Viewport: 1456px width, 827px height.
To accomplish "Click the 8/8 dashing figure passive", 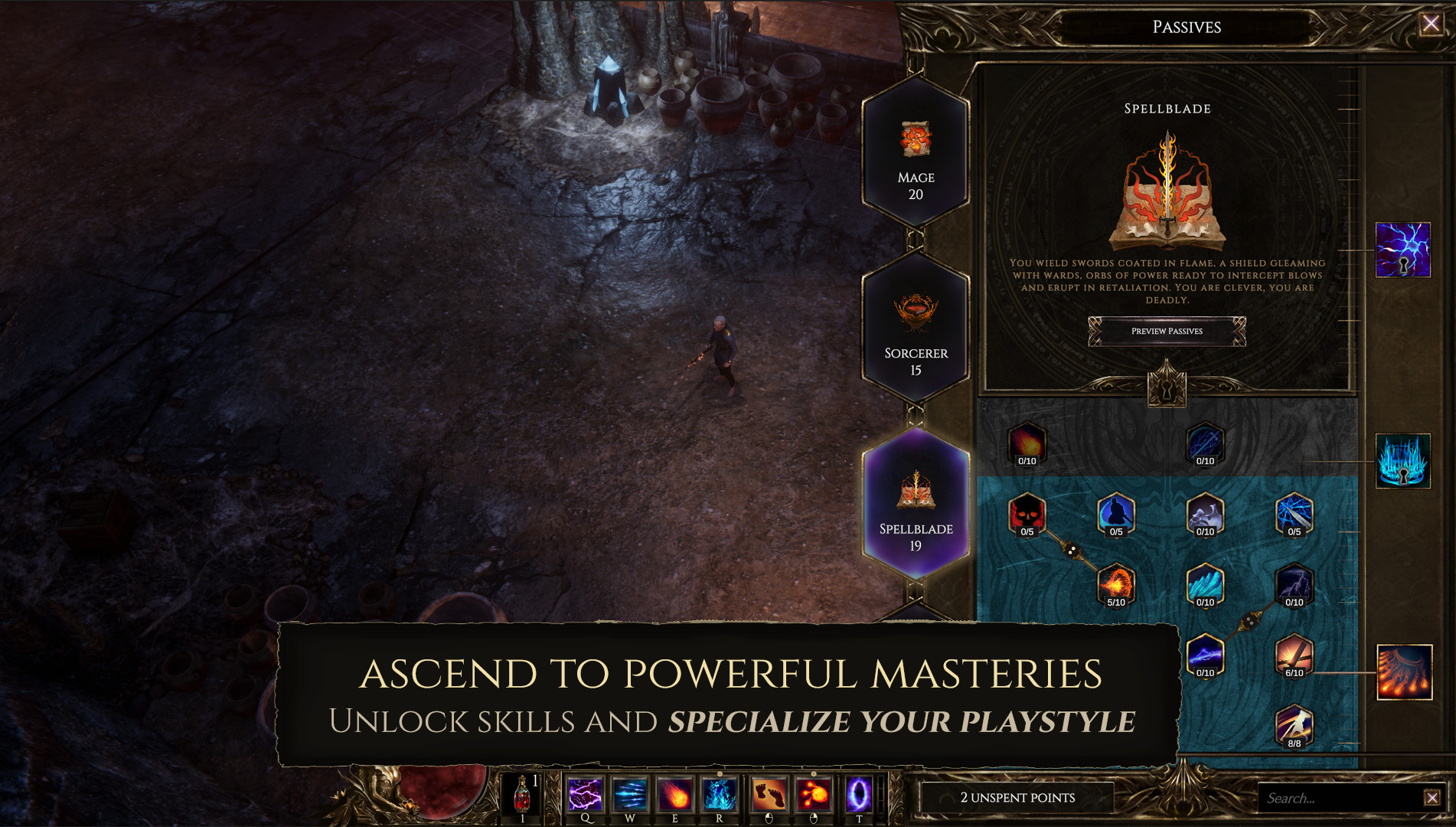I will [x=1294, y=725].
